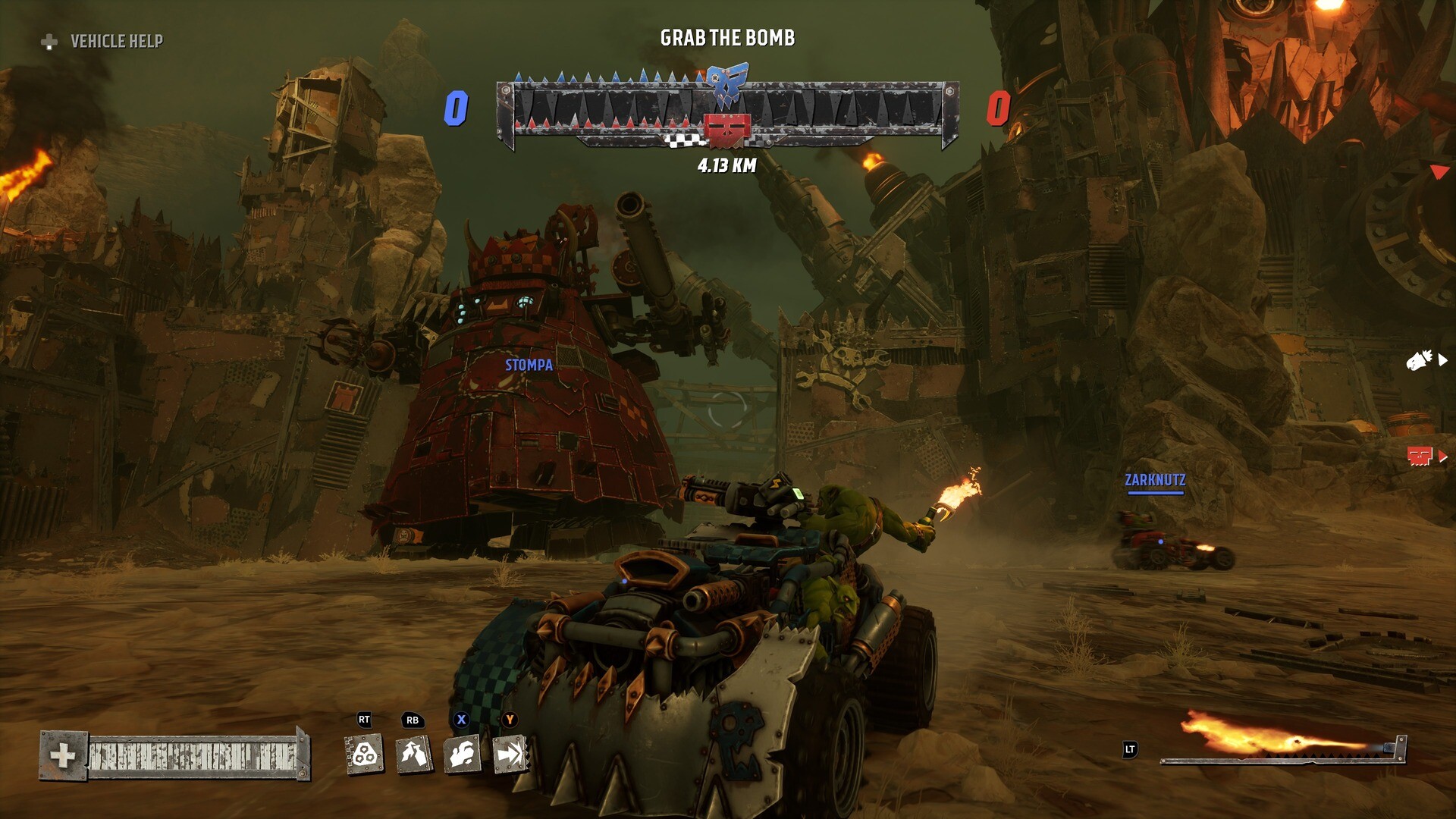
Task: Select the white squig offscreen indicator
Action: (1420, 360)
